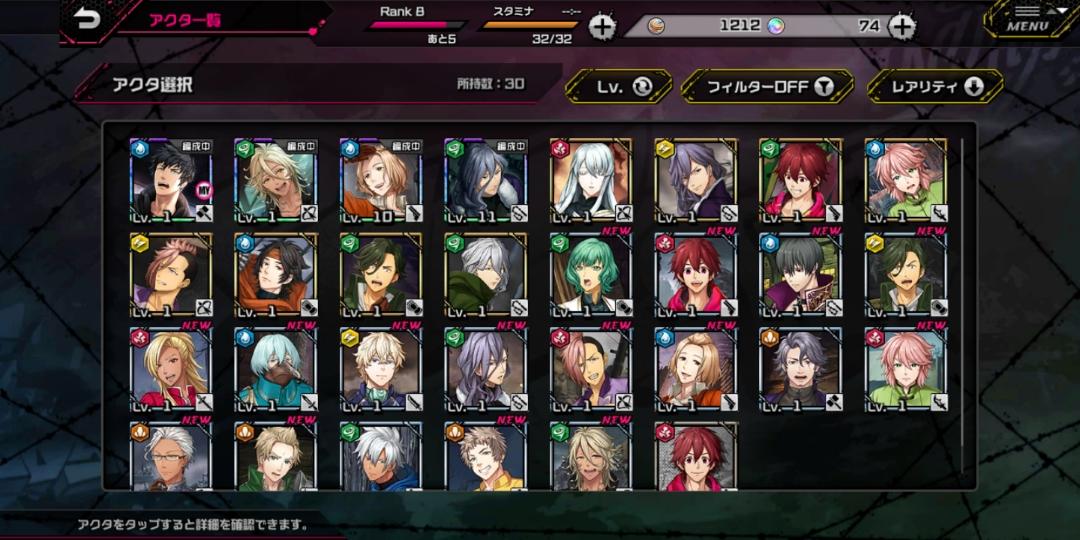Change the Lv. sort order
The height and width of the screenshot is (540, 1080).
pyautogui.click(x=619, y=87)
